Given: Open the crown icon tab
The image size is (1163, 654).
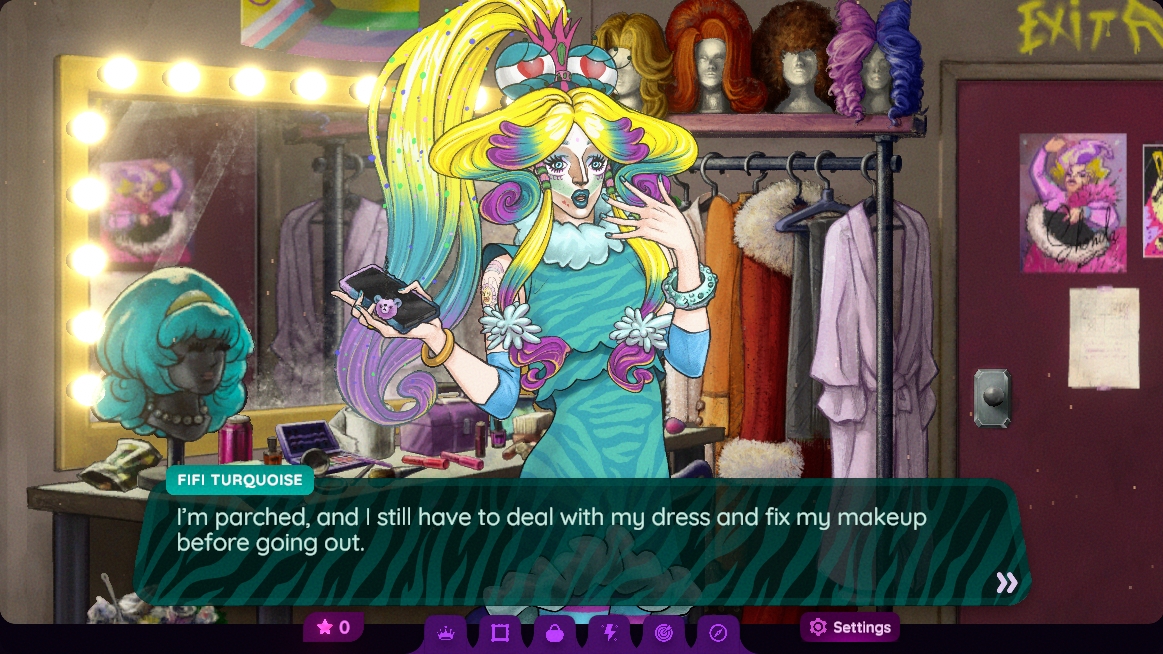Looking at the screenshot, I should coord(446,632).
